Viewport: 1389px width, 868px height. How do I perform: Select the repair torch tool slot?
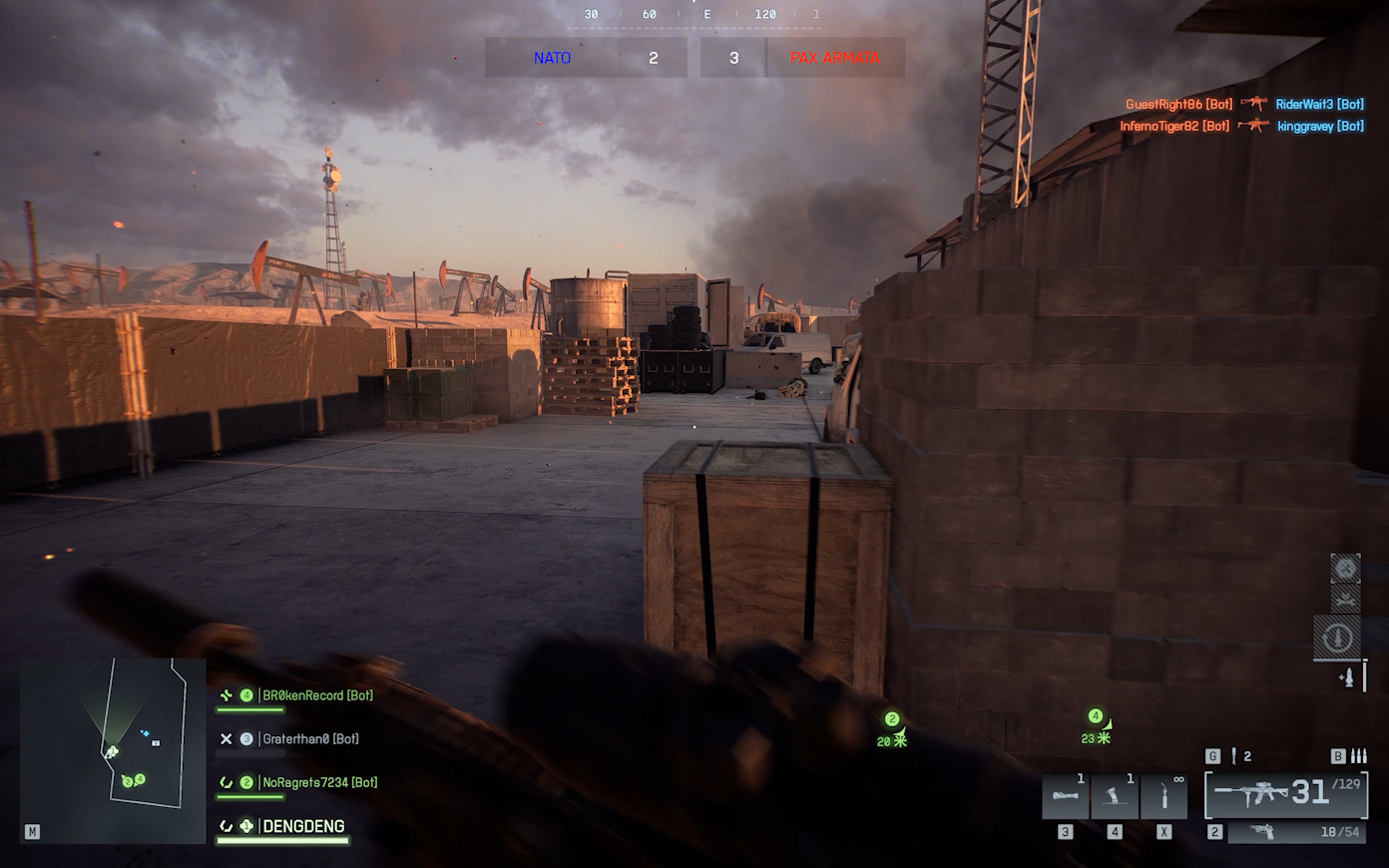(1163, 797)
